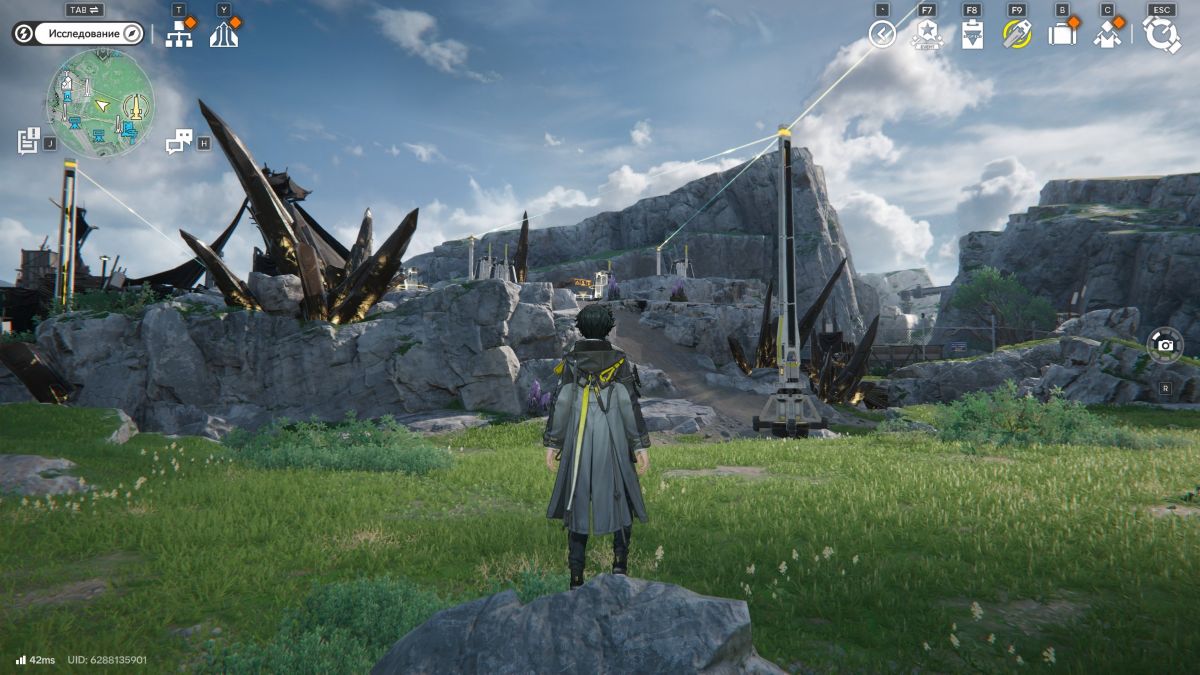Click the "Исследование" mode switch pill
The image size is (1200, 675).
[x=79, y=34]
